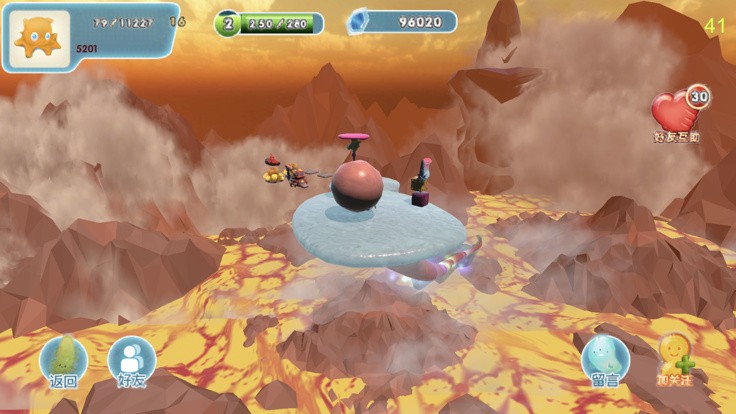736x414 pixels.
Task: Open the 好友 (Friends) list
Action: pyautogui.click(x=131, y=361)
